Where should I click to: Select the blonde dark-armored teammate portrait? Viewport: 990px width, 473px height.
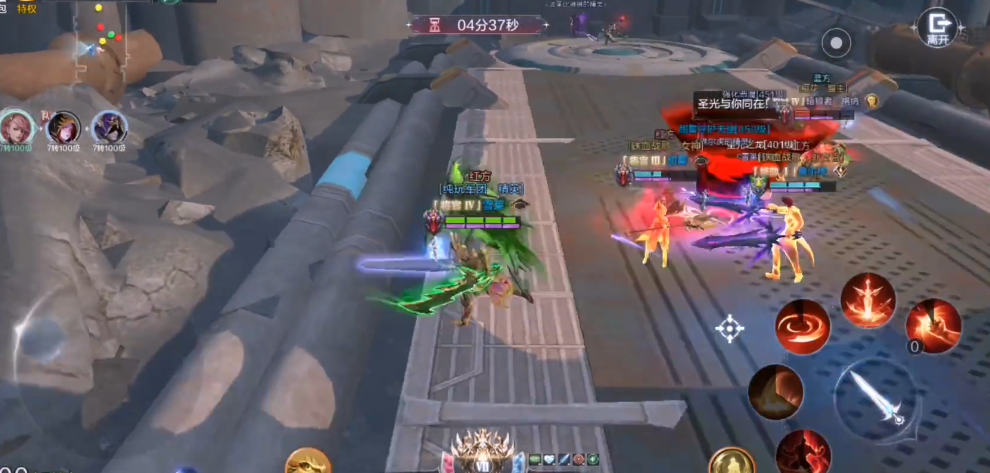(63, 127)
